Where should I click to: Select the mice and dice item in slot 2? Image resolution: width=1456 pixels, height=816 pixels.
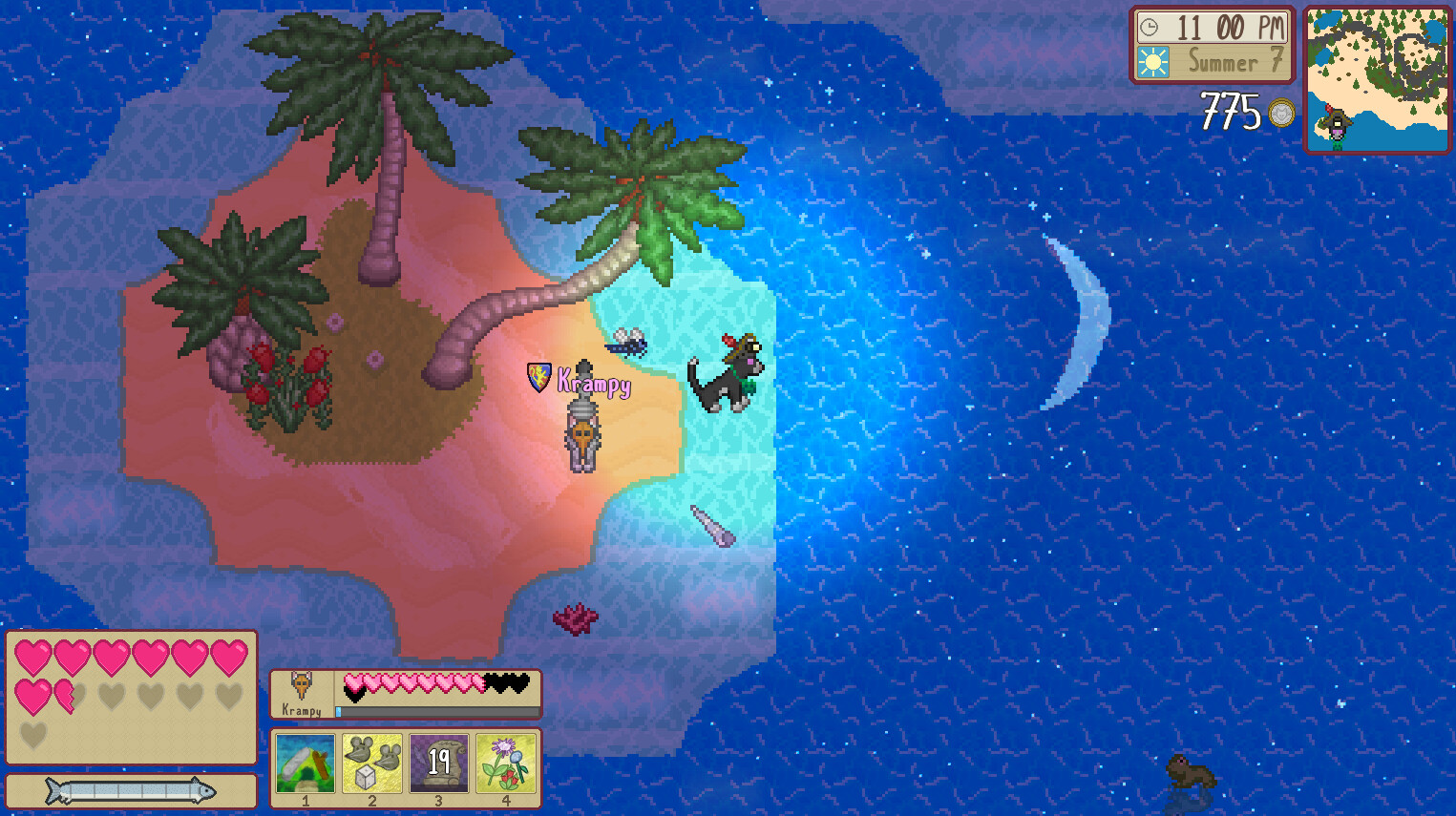[x=371, y=764]
